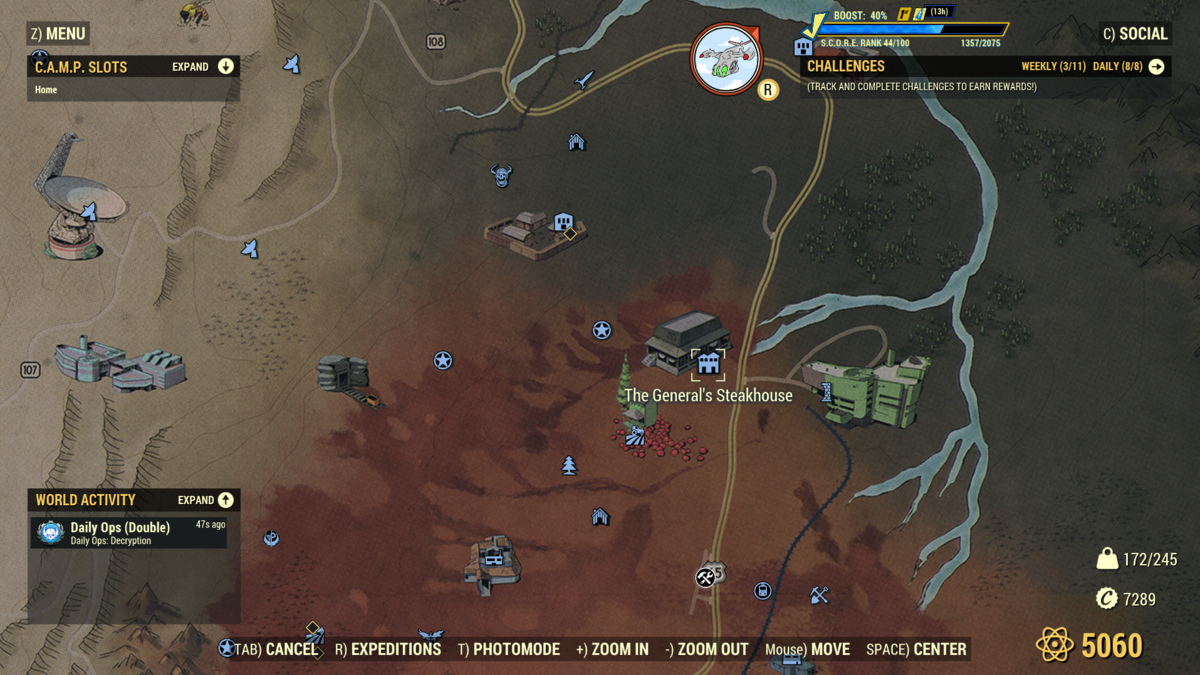
Task: Select the satellite dish array map marker
Action: 87,211
